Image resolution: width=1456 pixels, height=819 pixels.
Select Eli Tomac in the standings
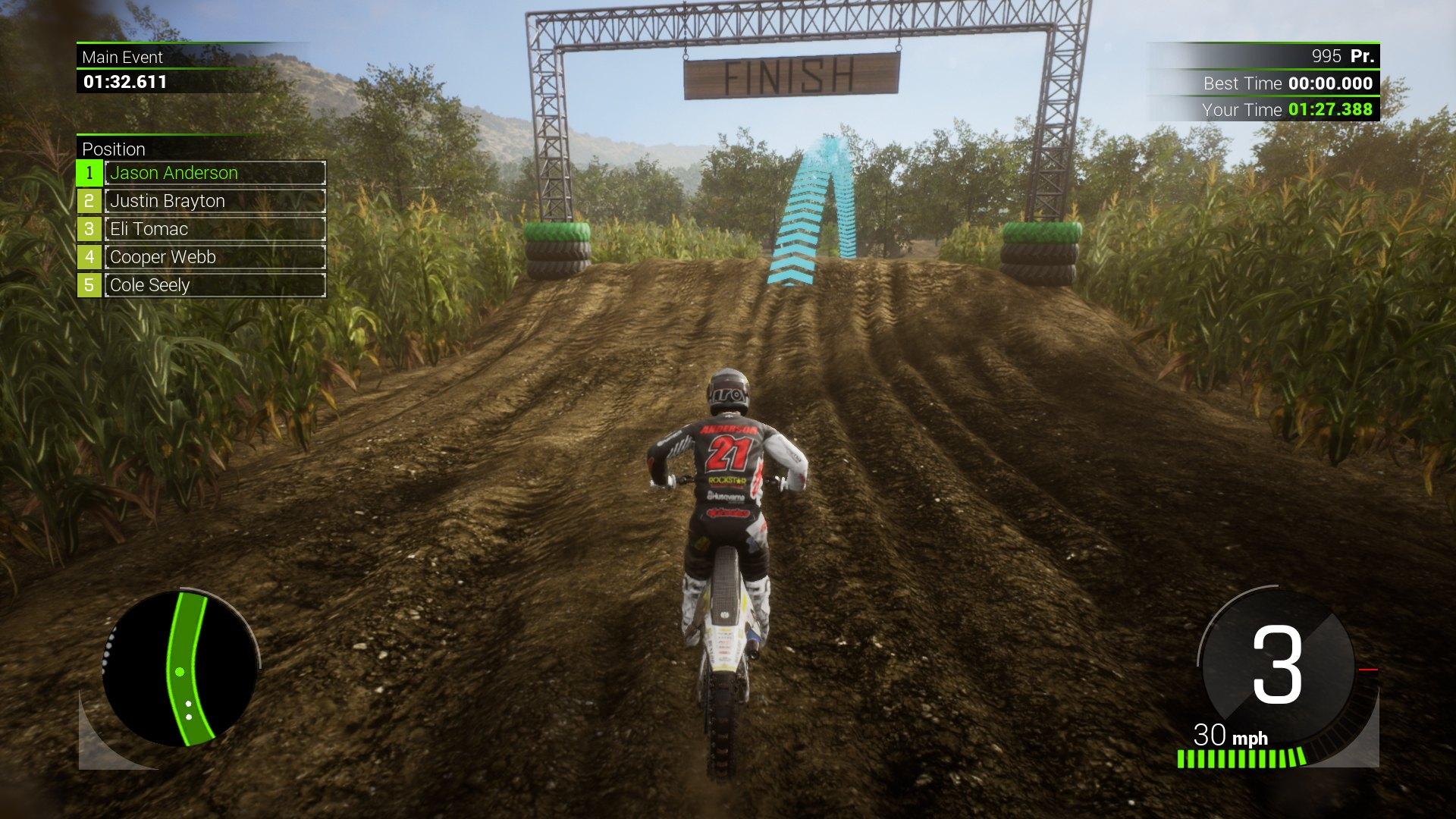point(149,229)
